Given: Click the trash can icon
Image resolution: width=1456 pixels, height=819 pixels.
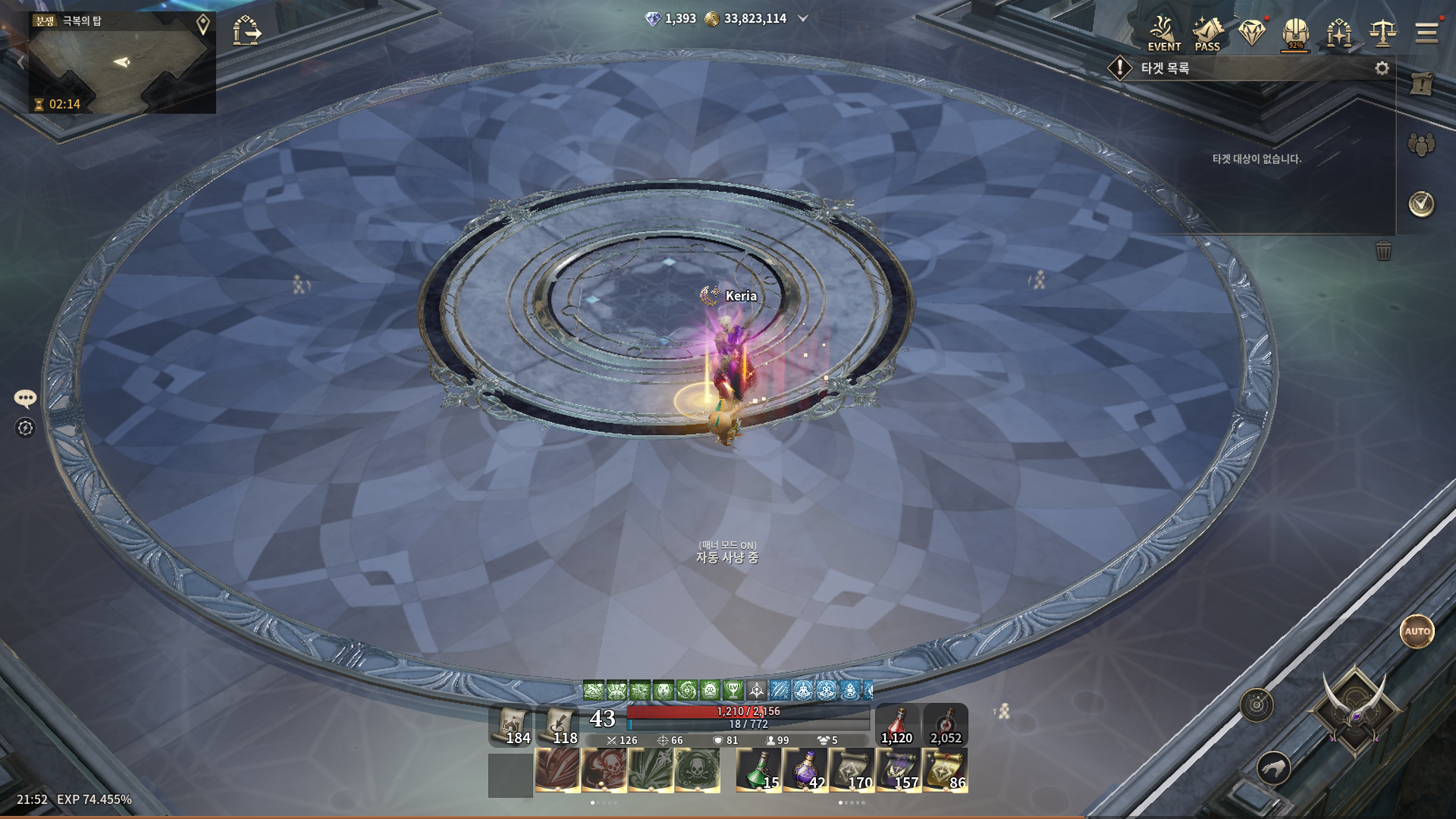Looking at the screenshot, I should (x=1384, y=251).
